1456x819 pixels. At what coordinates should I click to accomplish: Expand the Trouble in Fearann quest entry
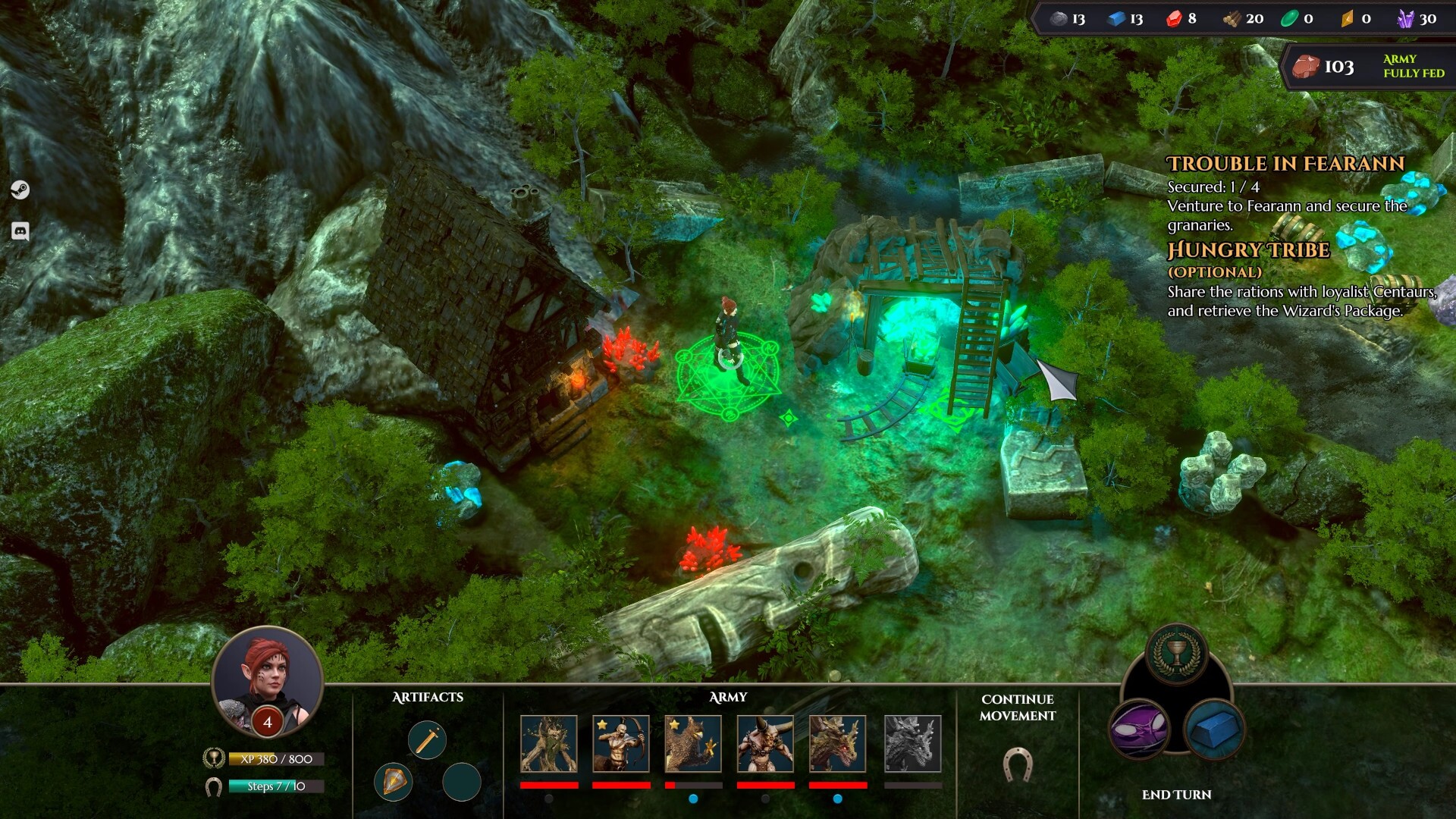(x=1283, y=163)
